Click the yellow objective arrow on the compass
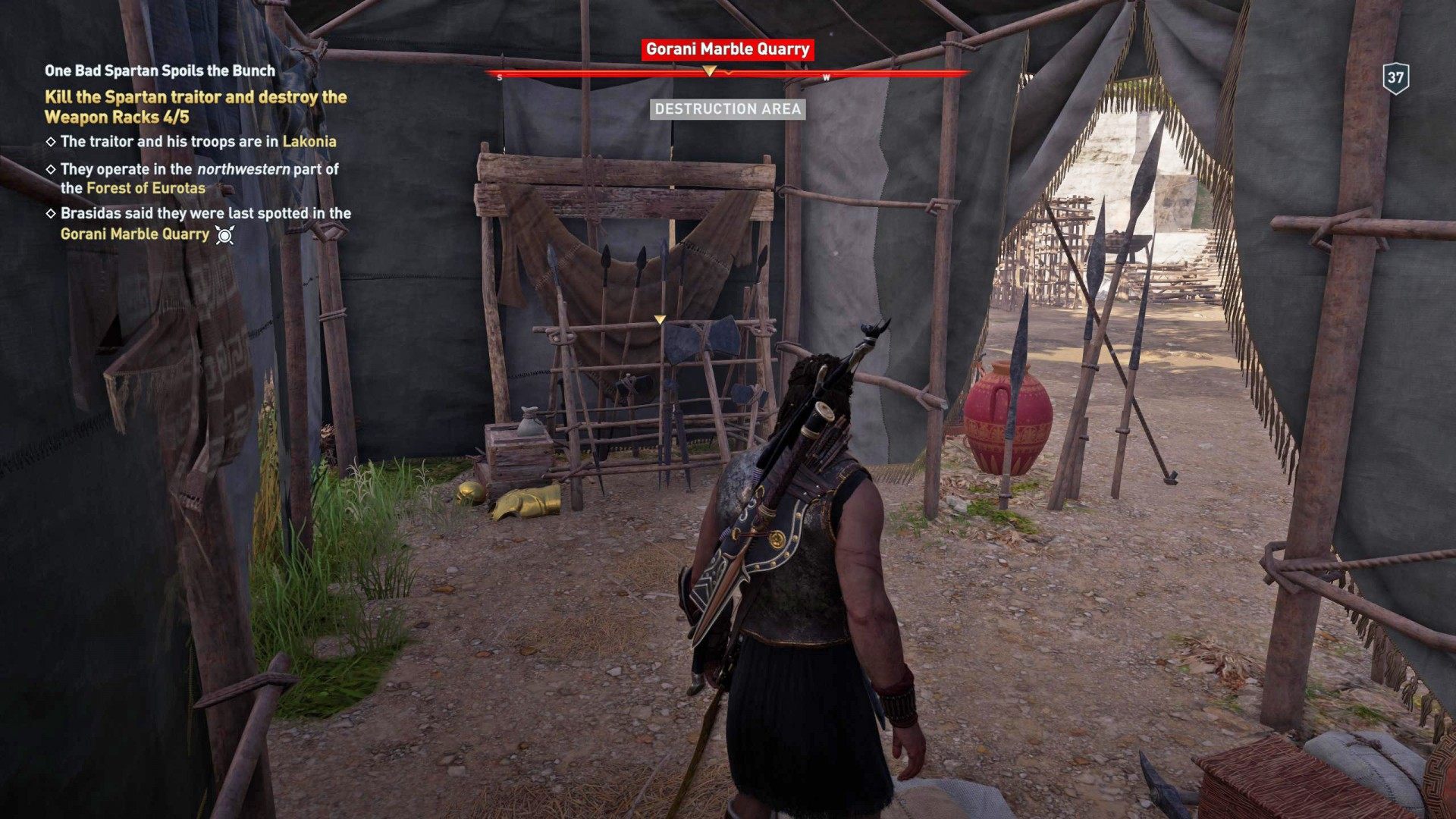Viewport: 1456px width, 819px height. tap(711, 71)
